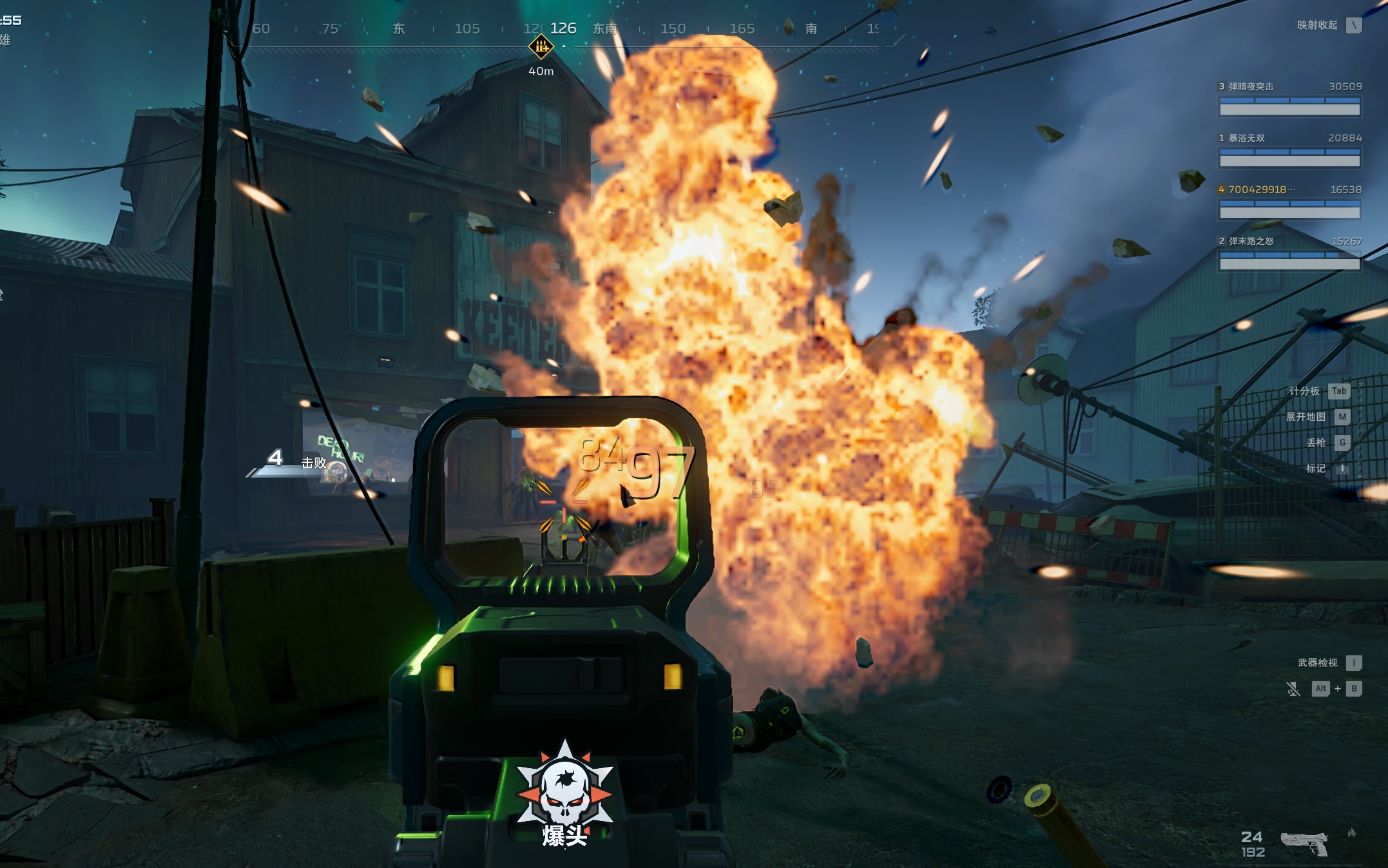Select squad member 弹末路之怒 in team list

click(1251, 241)
